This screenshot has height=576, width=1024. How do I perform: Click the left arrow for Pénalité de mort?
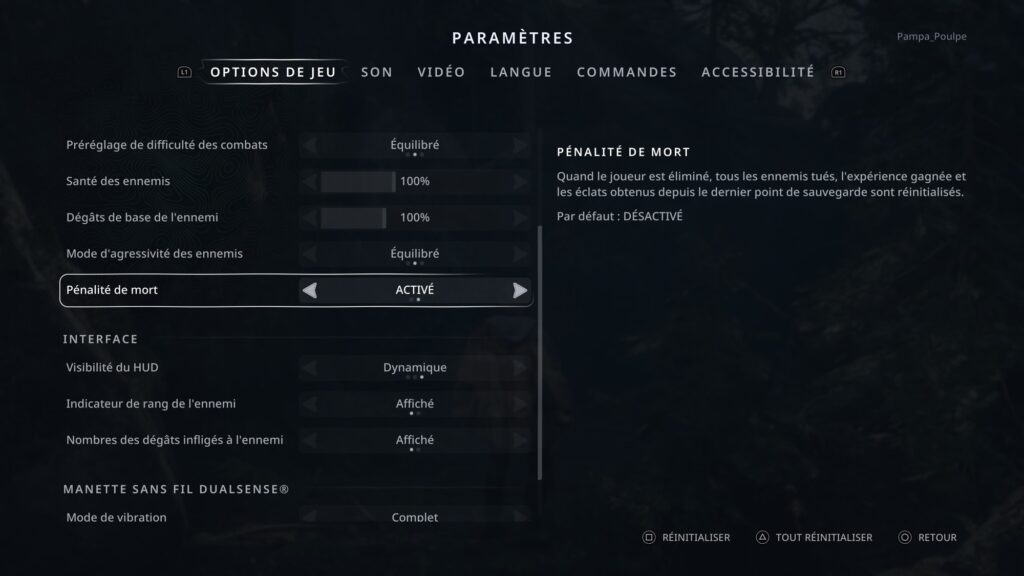point(310,291)
